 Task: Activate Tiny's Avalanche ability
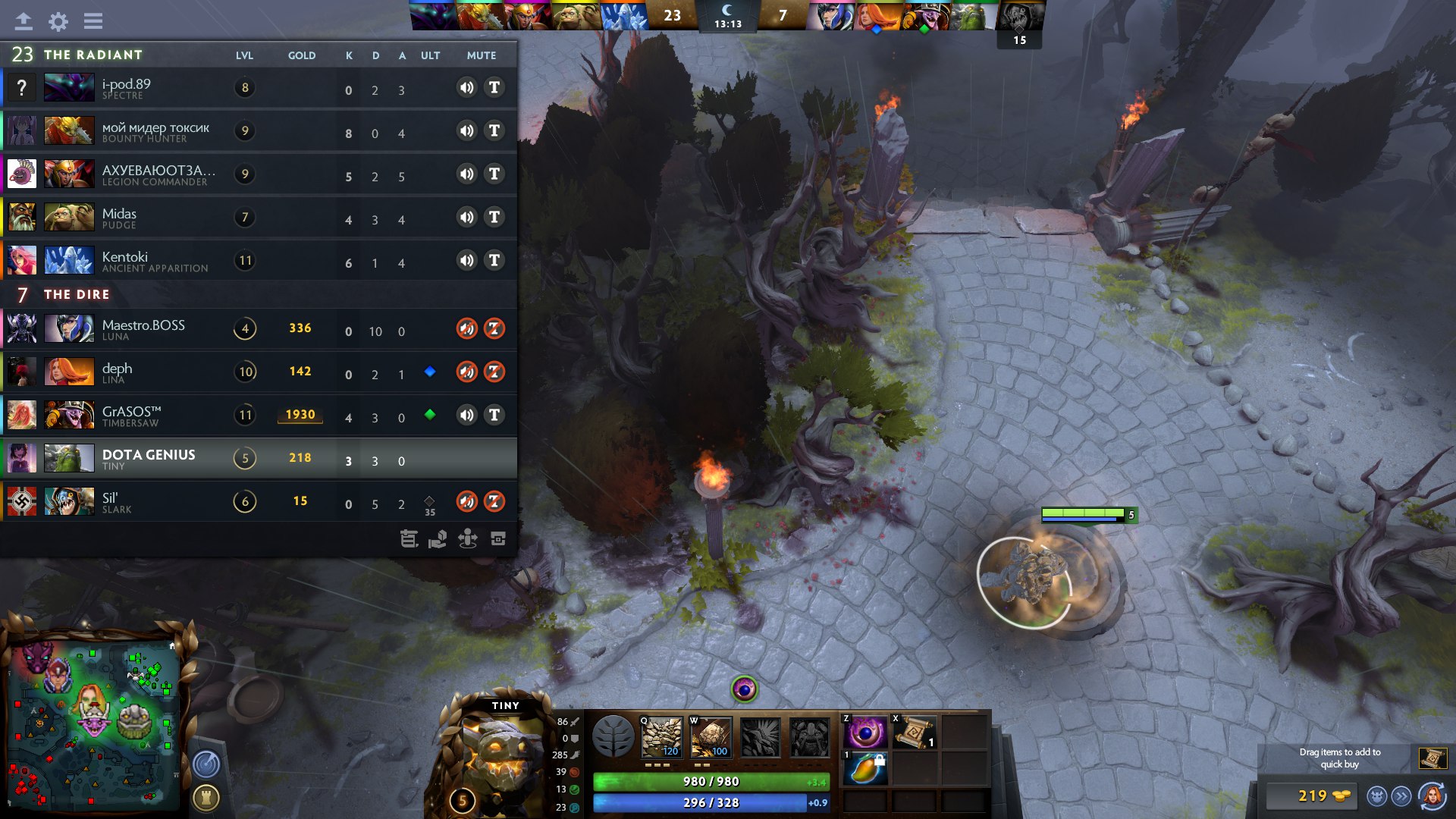click(x=661, y=737)
